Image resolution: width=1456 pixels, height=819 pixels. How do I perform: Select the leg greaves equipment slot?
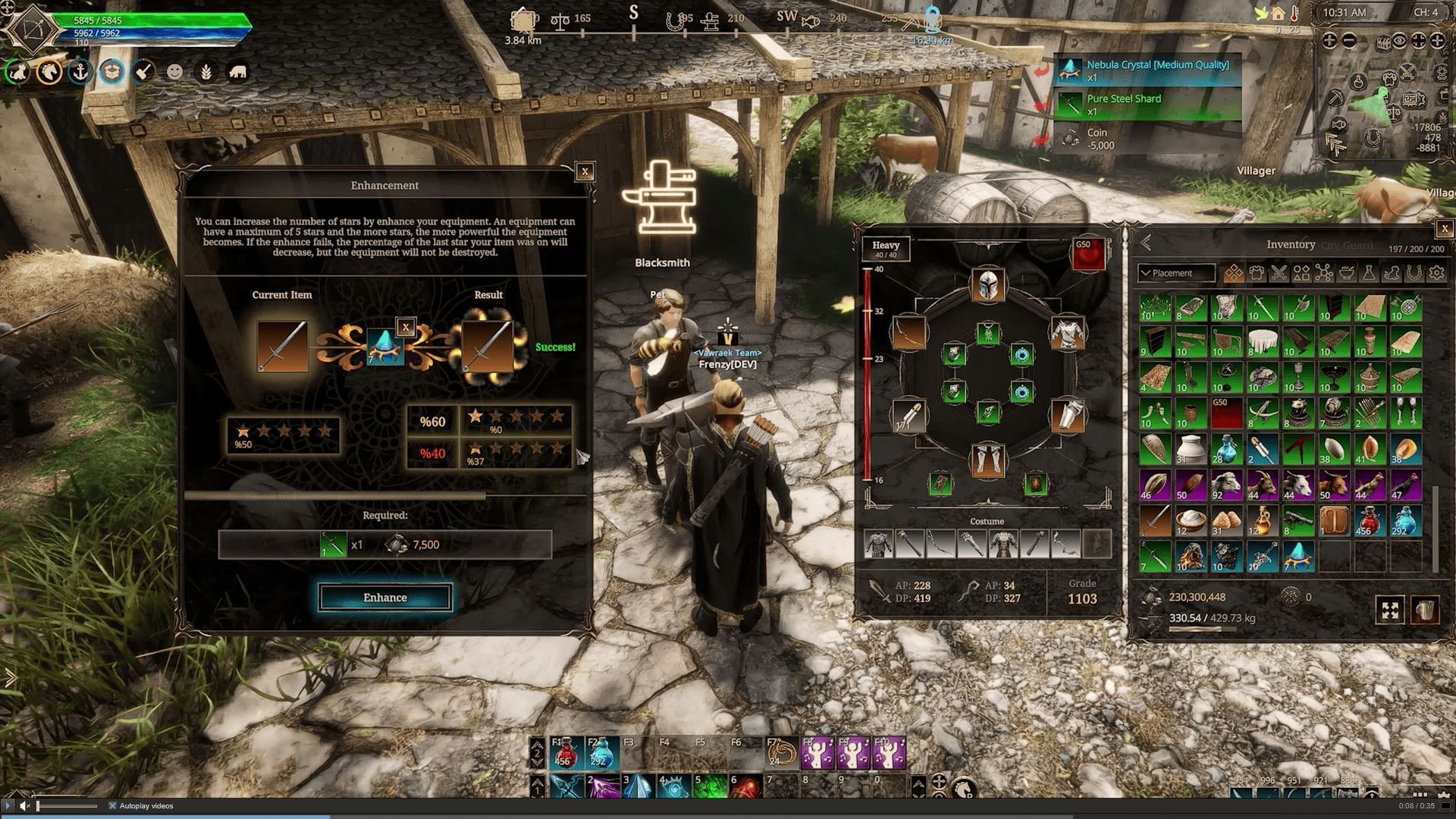coord(987,460)
